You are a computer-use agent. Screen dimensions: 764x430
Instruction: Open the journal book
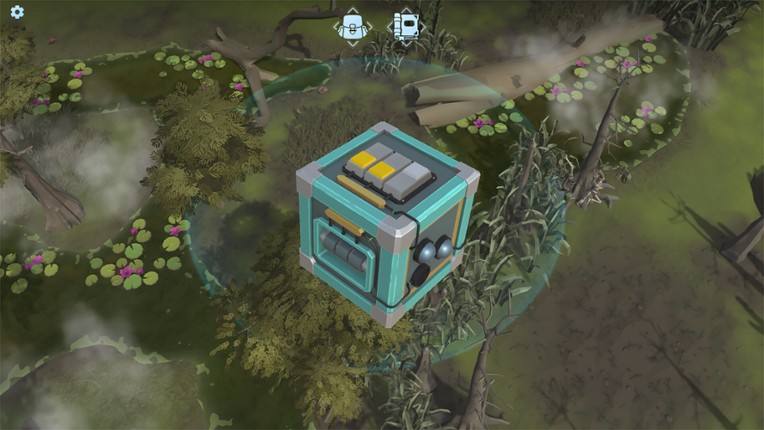tap(406, 25)
